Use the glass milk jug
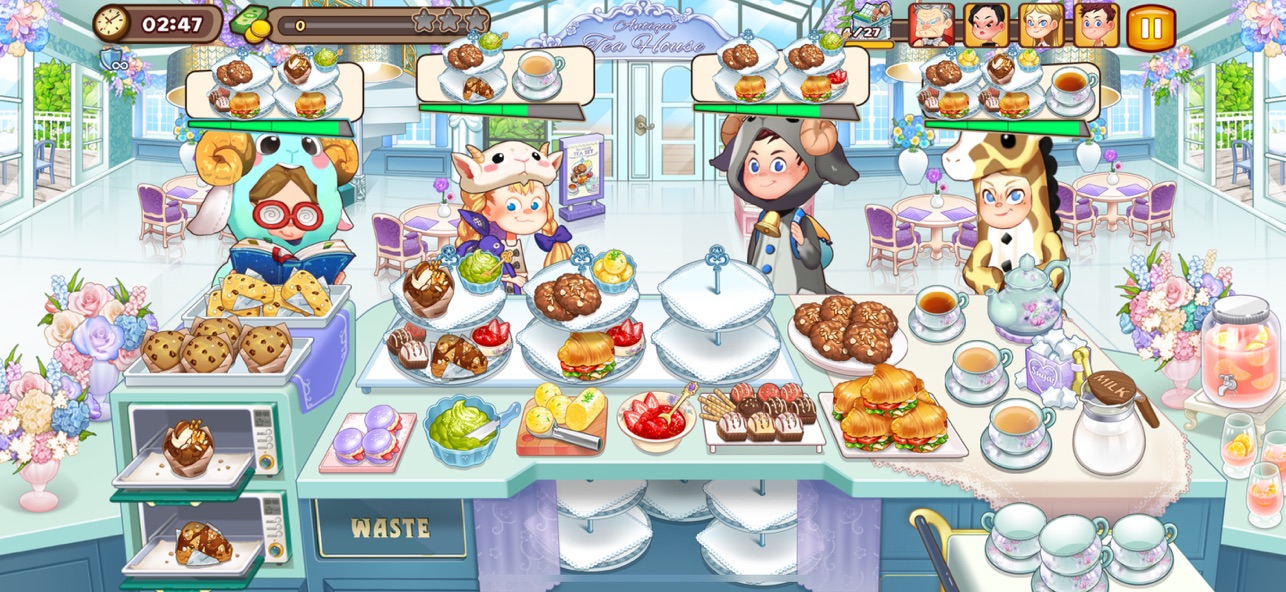Screen dimensions: 1286x592 (1110, 425)
